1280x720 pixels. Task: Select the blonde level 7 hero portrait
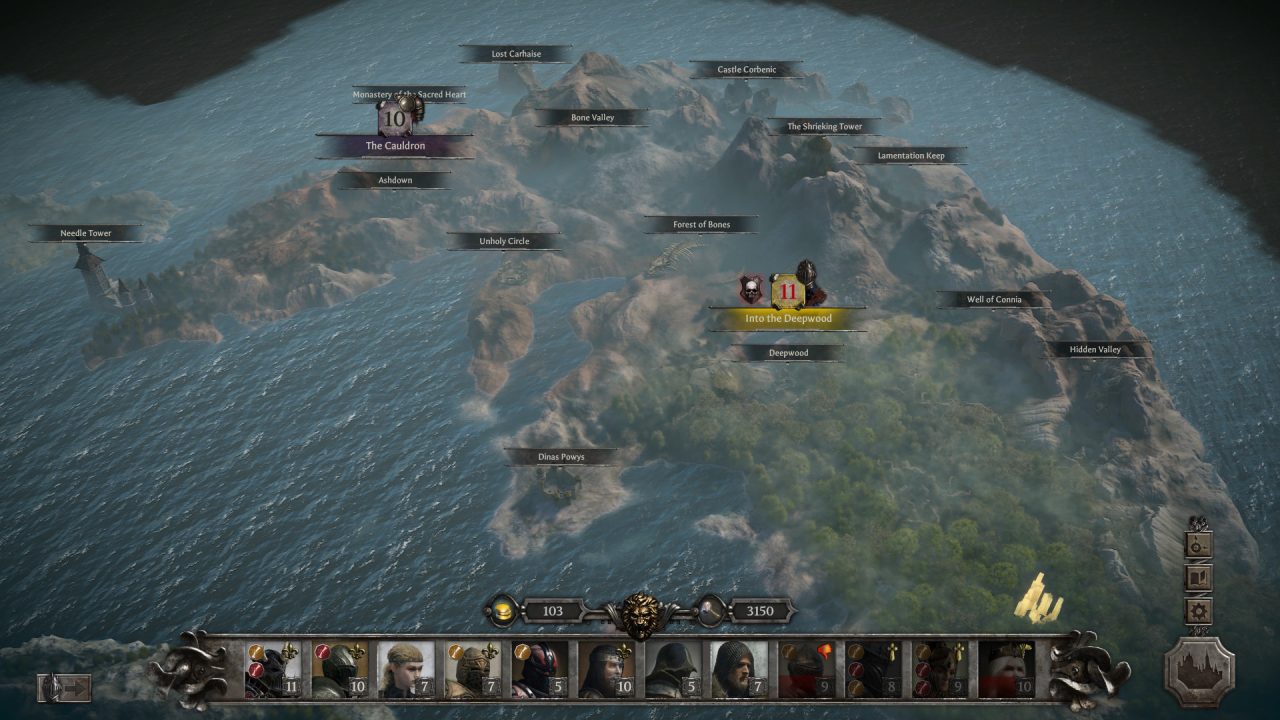[405, 669]
